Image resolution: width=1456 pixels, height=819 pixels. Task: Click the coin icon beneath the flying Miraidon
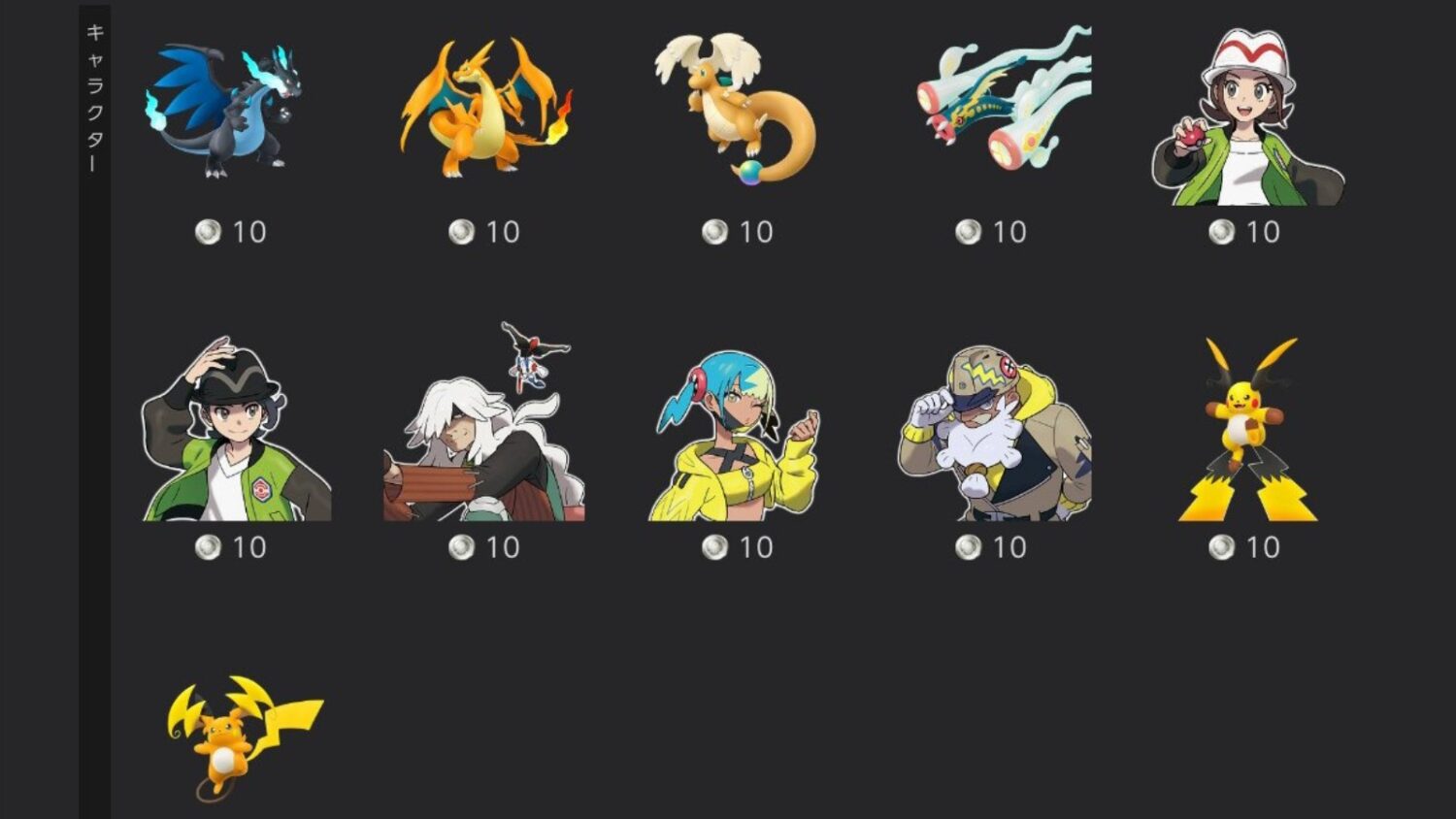click(x=968, y=232)
